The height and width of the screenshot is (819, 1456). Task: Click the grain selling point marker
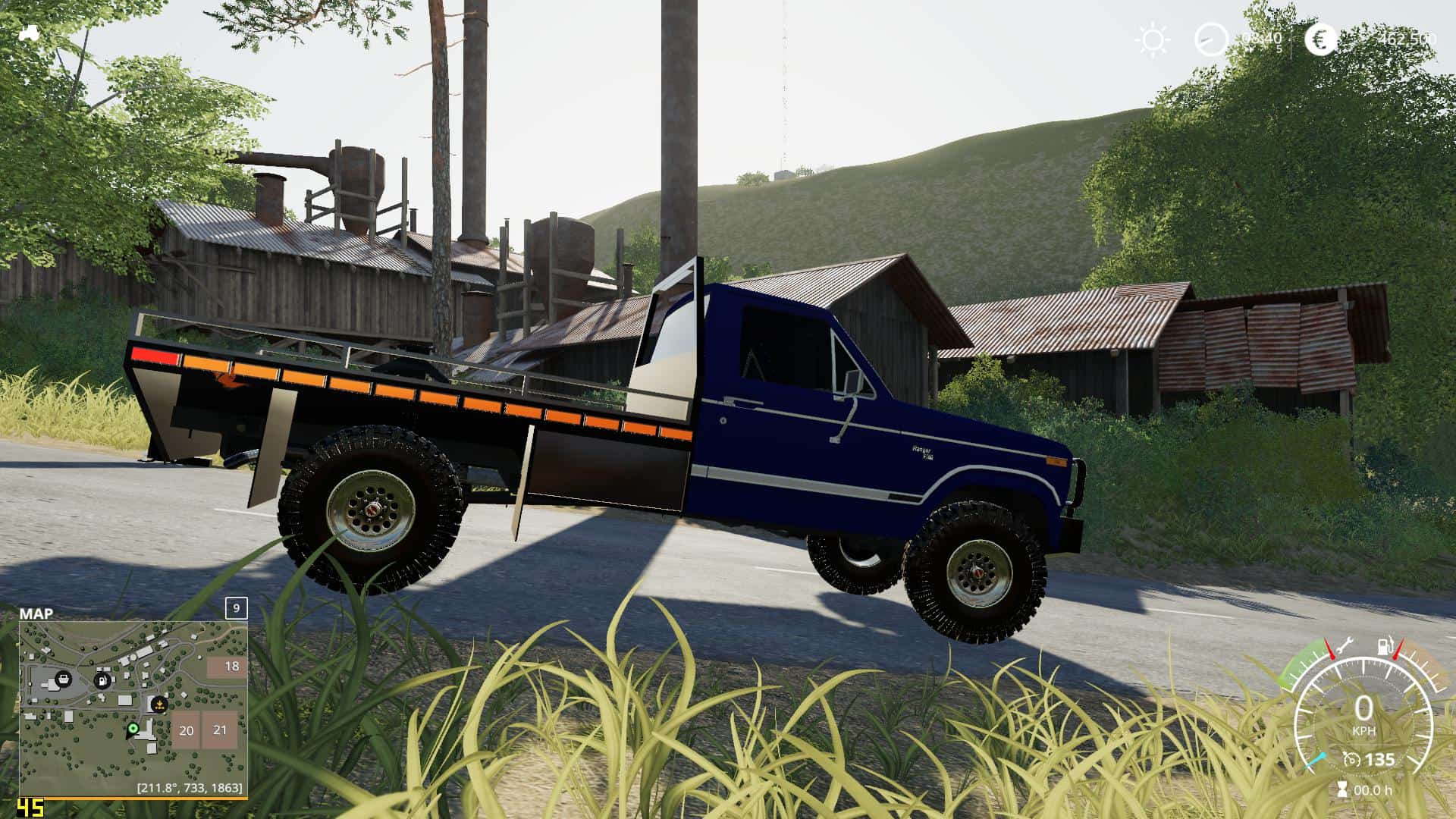coord(159,705)
